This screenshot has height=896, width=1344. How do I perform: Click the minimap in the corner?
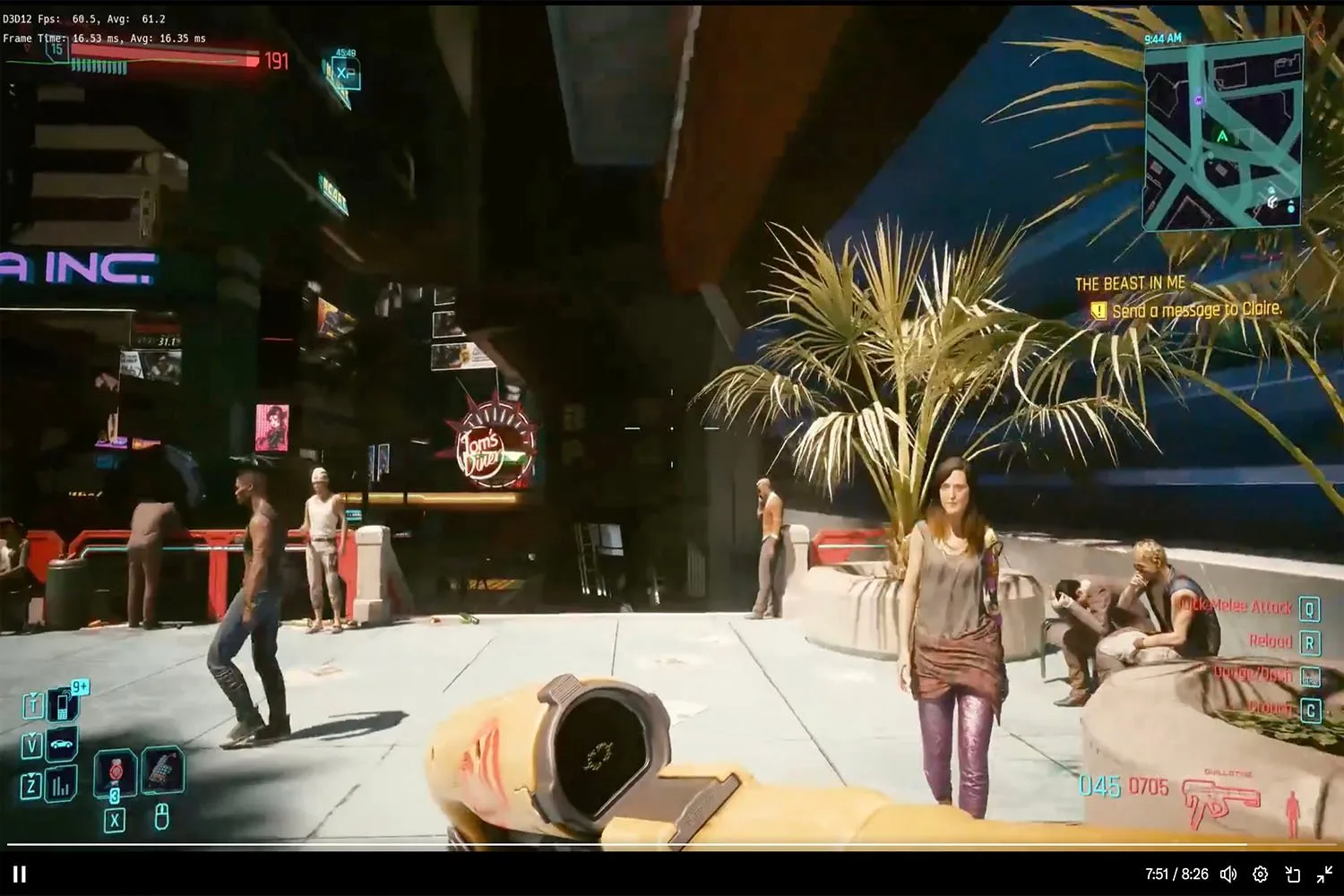coord(1222,134)
